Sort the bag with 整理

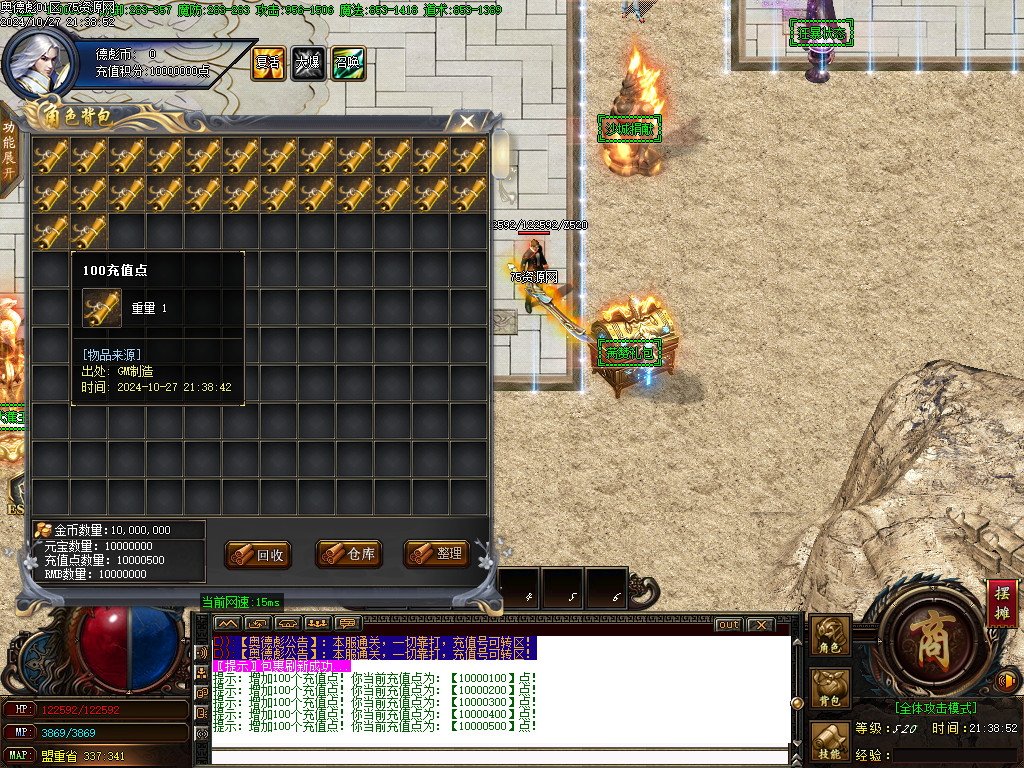[x=437, y=553]
